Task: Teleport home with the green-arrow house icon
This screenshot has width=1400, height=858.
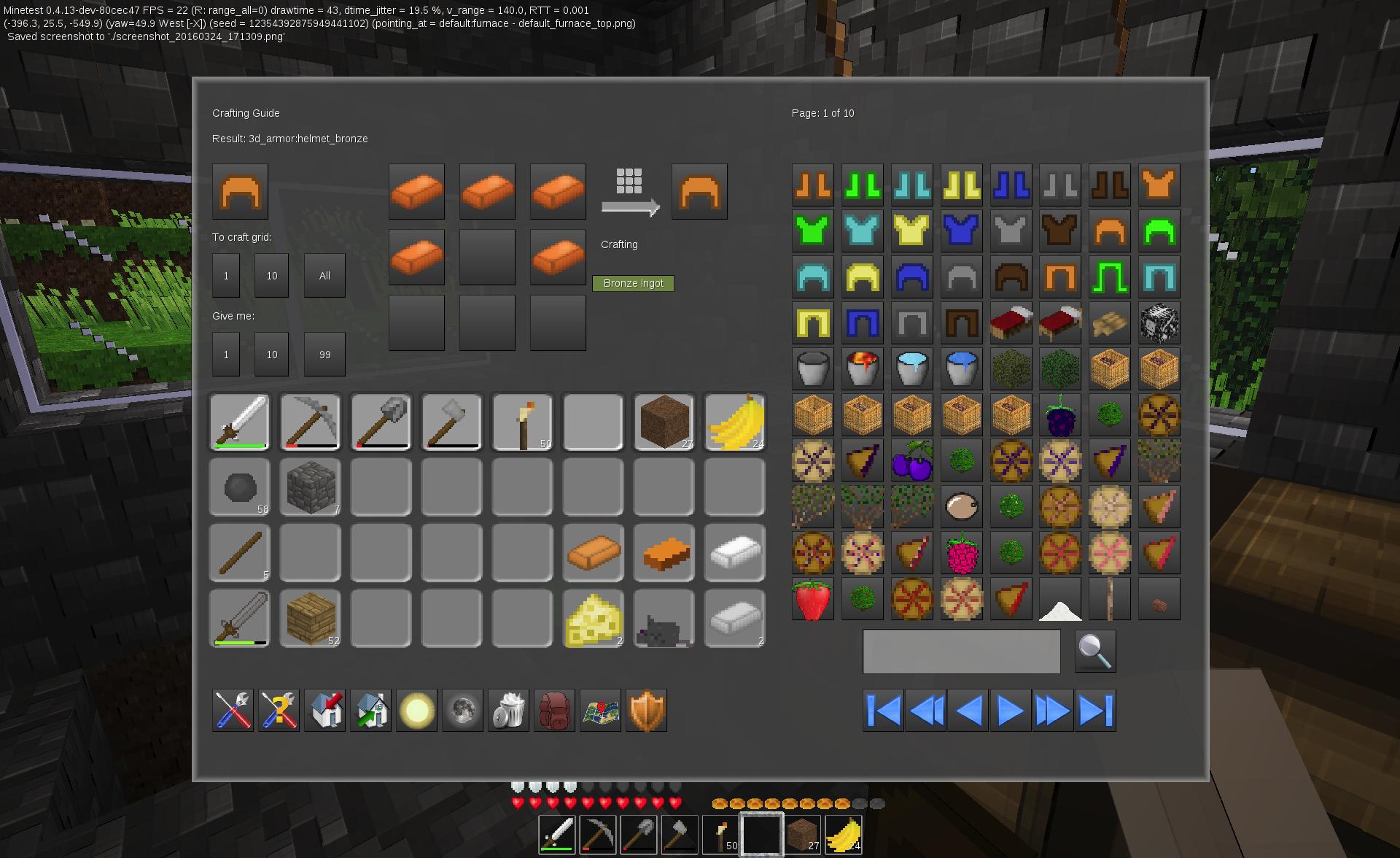Action: 370,710
